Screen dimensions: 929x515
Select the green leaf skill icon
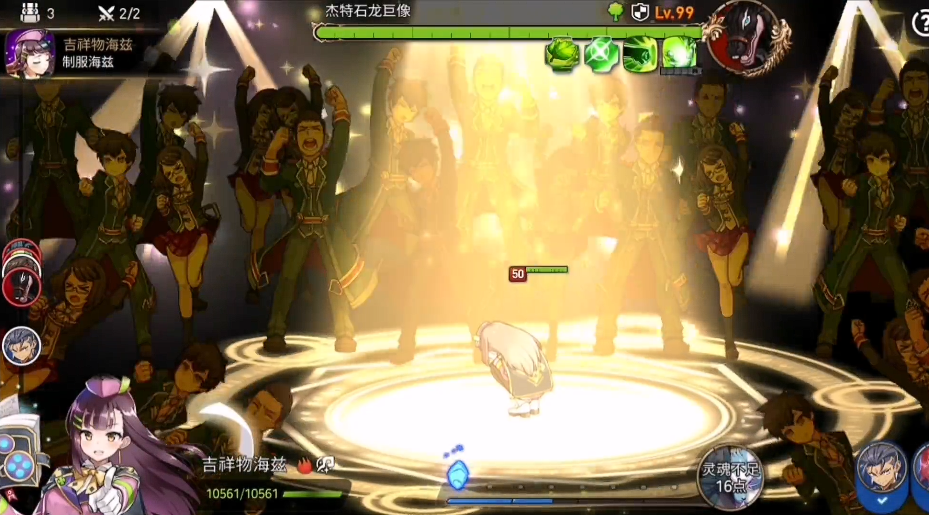coord(561,53)
